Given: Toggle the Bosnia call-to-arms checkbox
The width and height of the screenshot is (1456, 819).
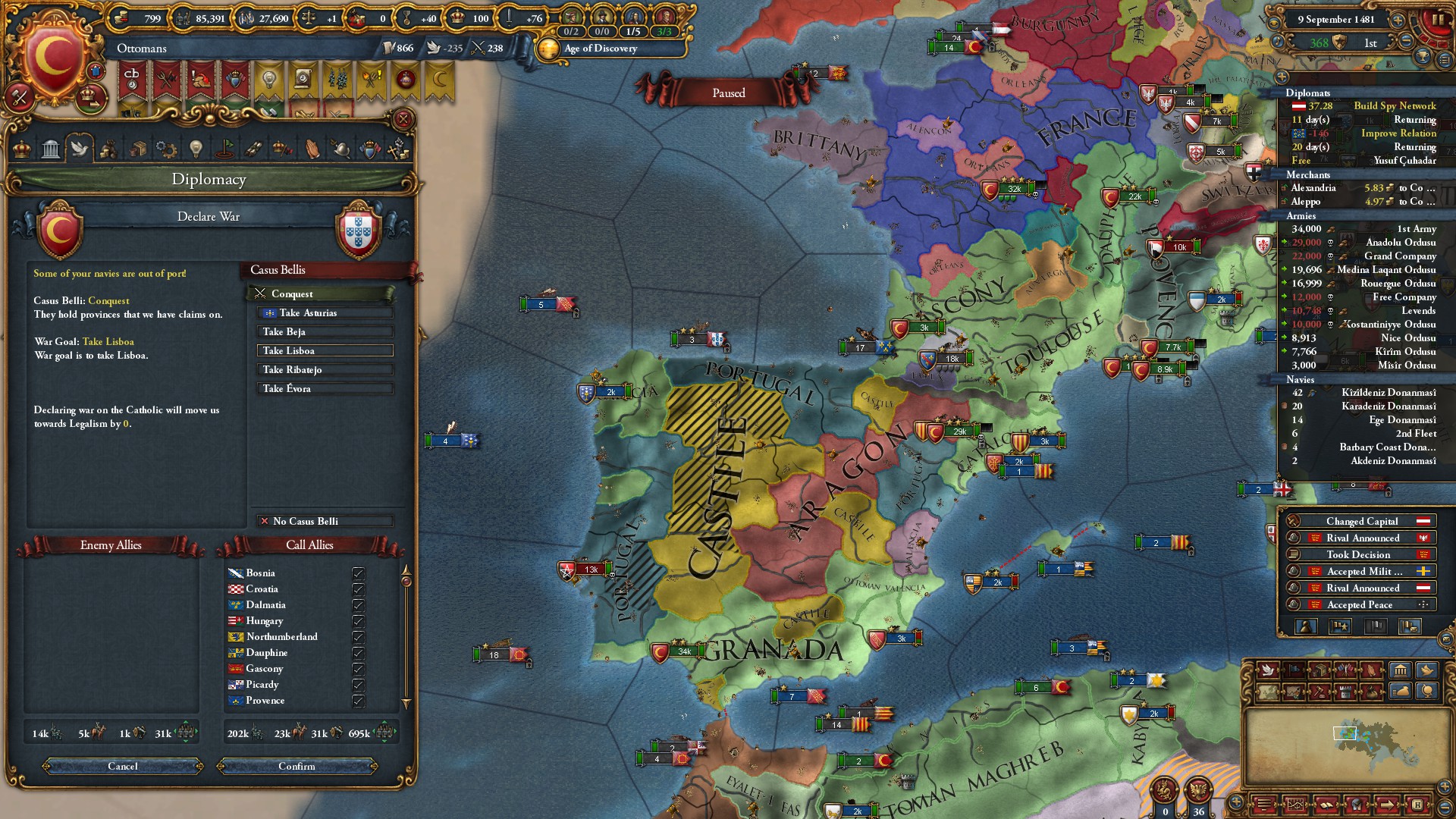Looking at the screenshot, I should [x=358, y=573].
